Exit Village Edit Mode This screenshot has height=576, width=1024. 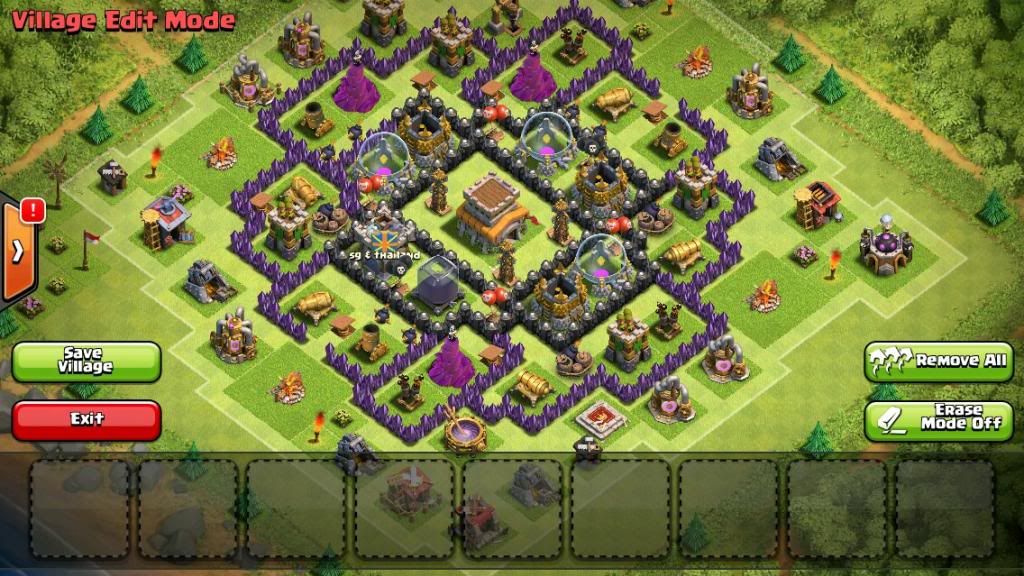pyautogui.click(x=86, y=420)
